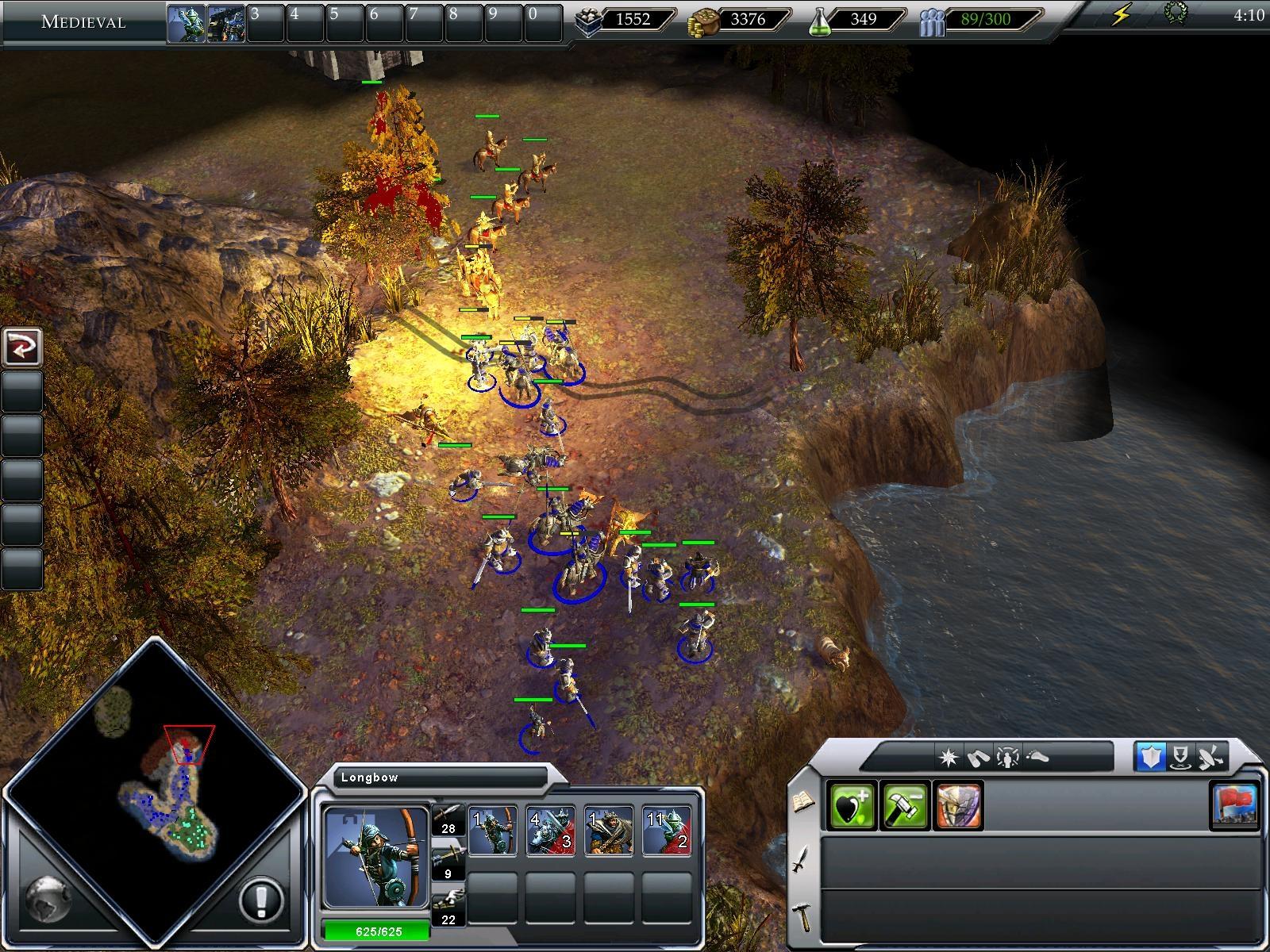The image size is (1270, 952).
Task: Open the globe view beside the minimap
Action: (x=48, y=898)
